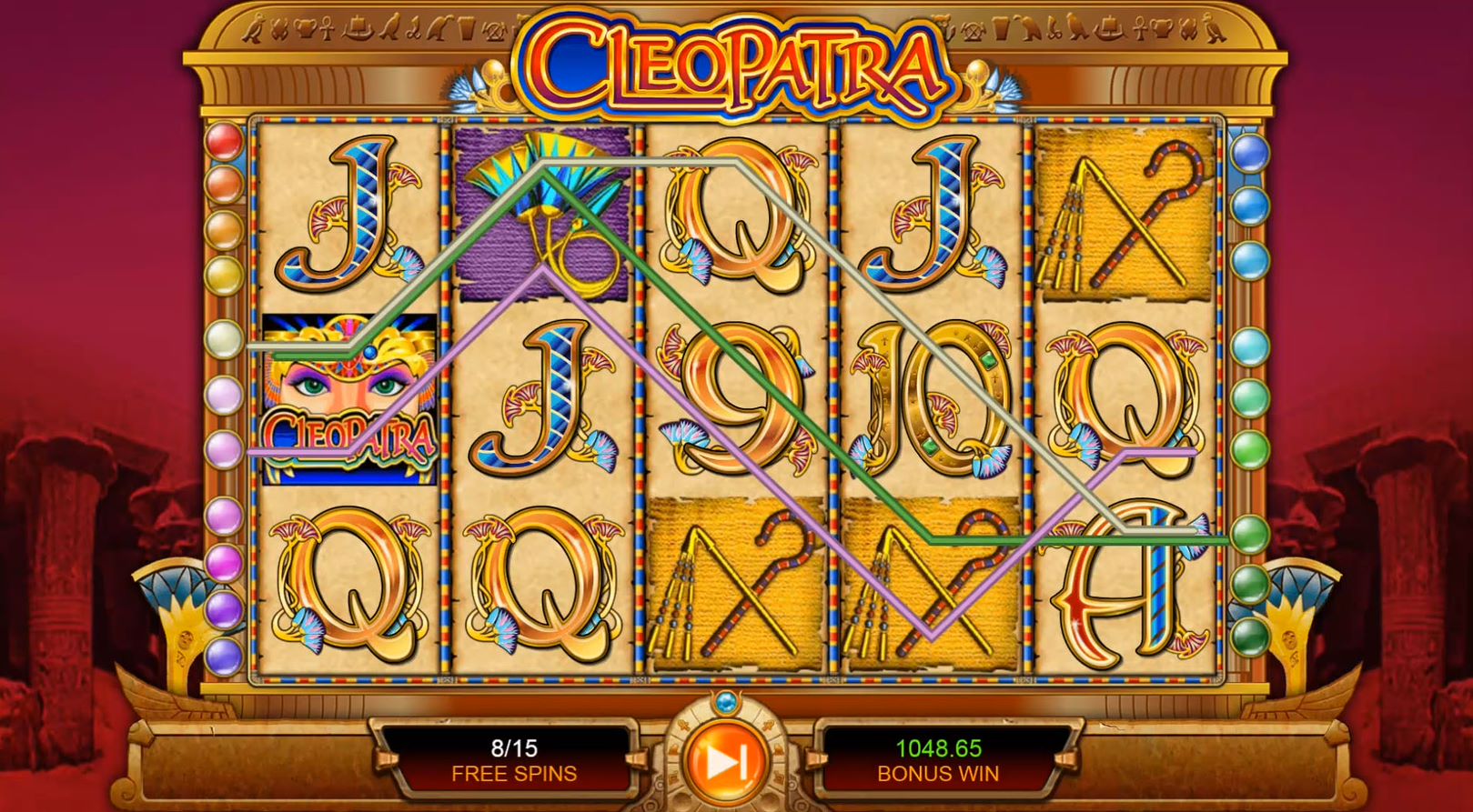1473x812 pixels.
Task: Click the Q symbol at top of reel three
Action: [x=732, y=218]
